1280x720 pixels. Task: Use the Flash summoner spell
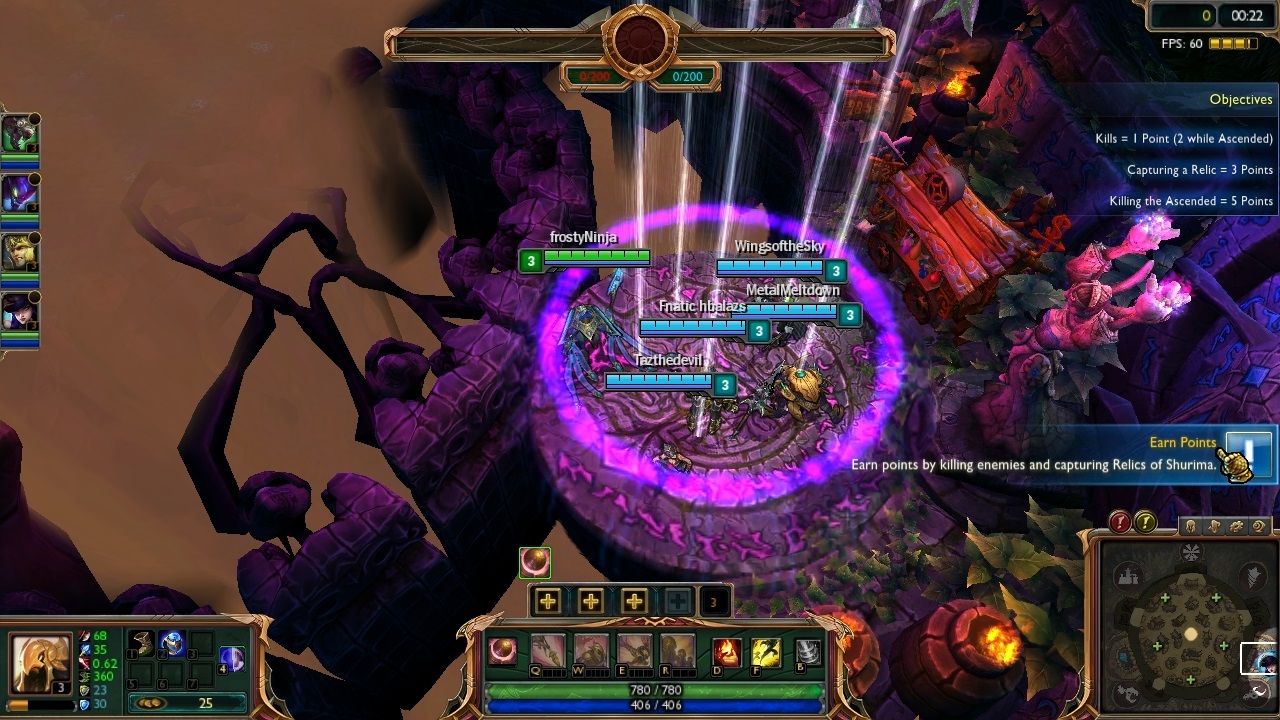tap(766, 652)
